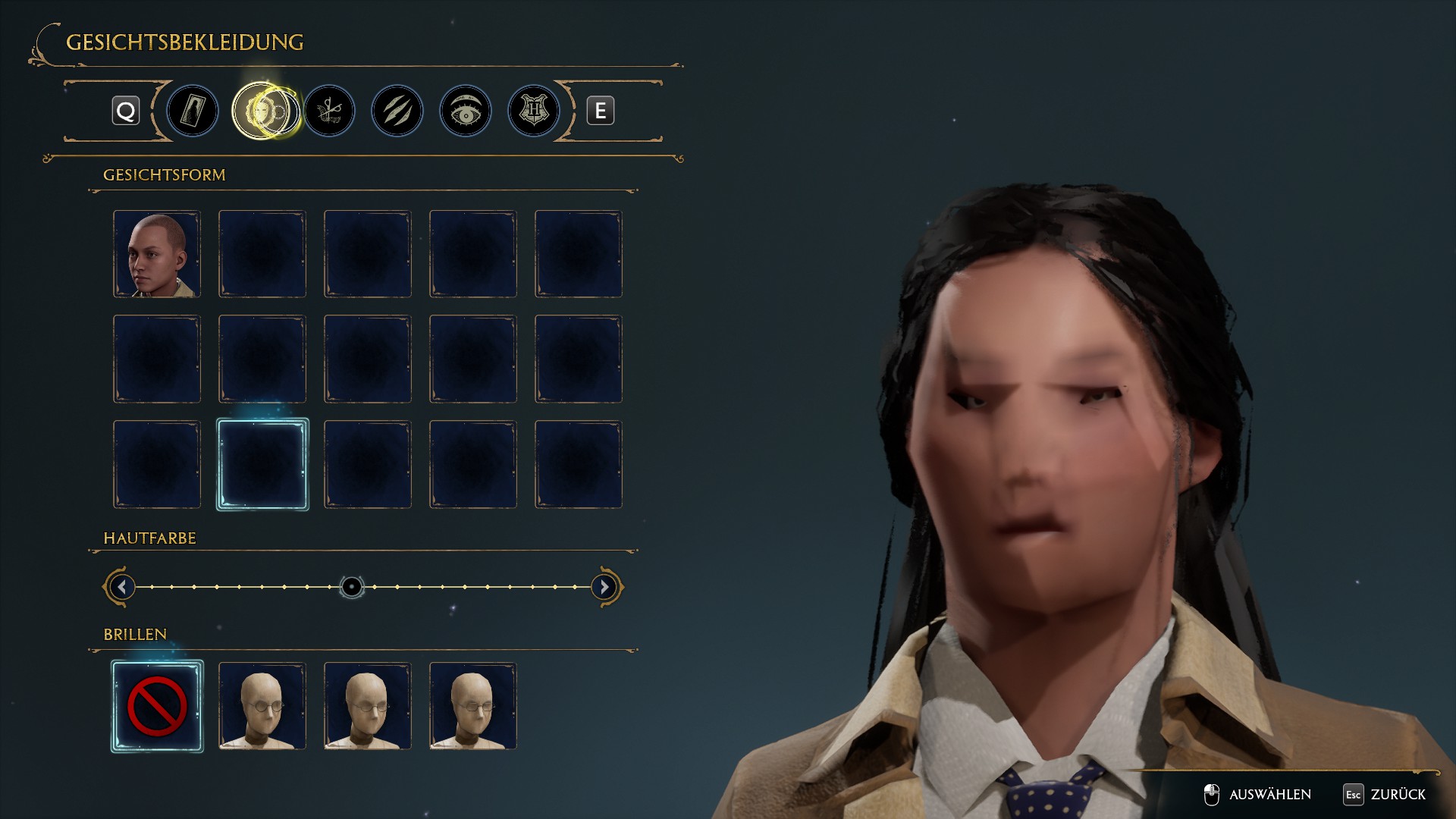The width and height of the screenshot is (1456, 819).
Task: Click the Hautfarbe slider handle
Action: [x=352, y=587]
